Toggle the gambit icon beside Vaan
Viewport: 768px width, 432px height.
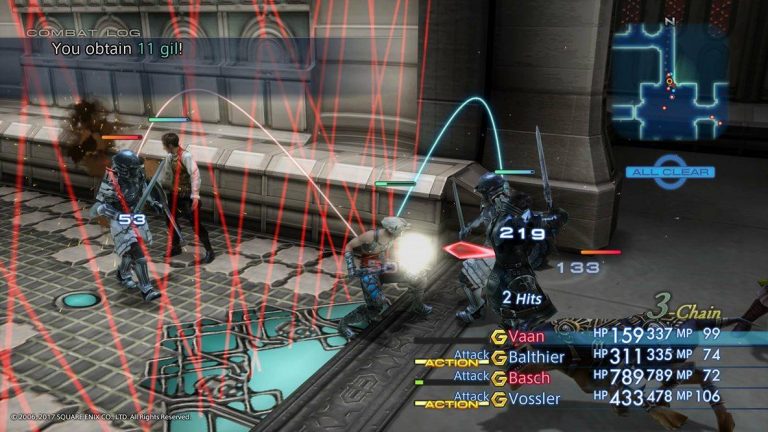[498, 337]
